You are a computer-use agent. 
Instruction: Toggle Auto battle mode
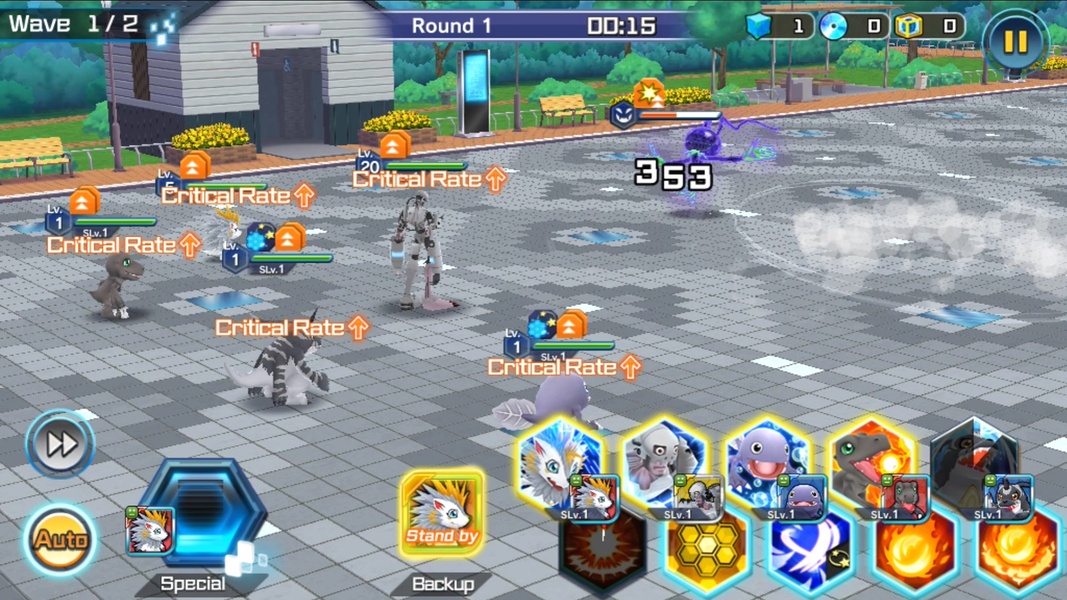60,540
